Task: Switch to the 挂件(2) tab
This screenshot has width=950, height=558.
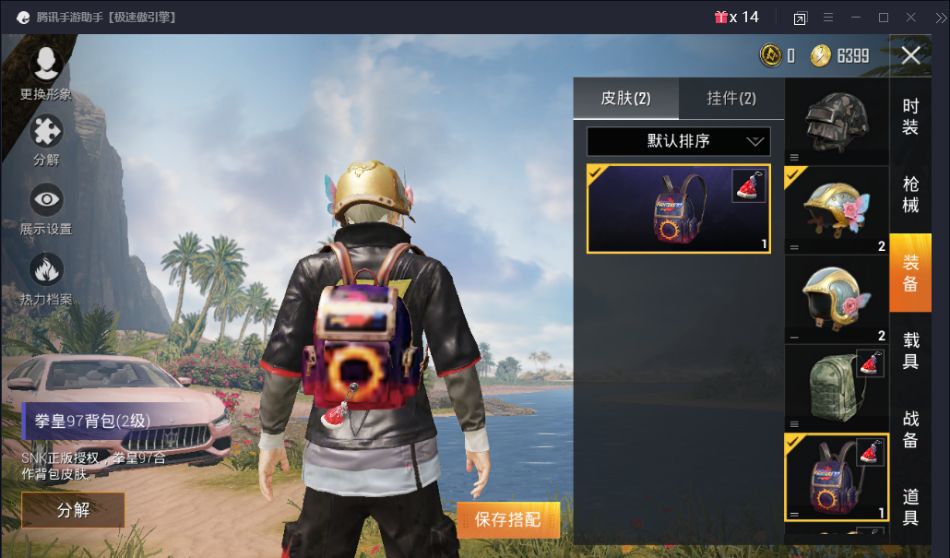Action: pos(731,98)
